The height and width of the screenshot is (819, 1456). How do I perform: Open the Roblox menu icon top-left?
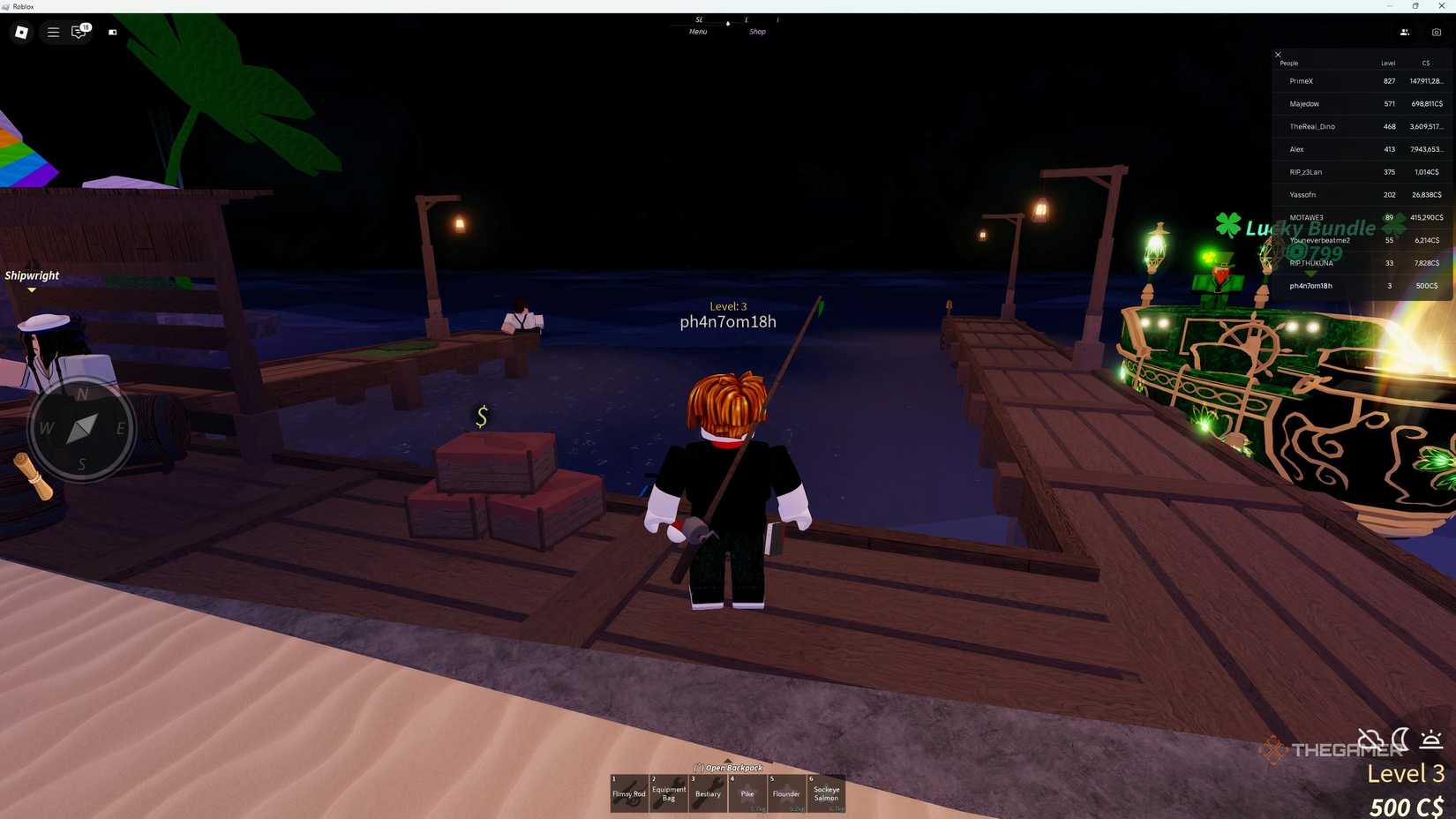coord(21,33)
